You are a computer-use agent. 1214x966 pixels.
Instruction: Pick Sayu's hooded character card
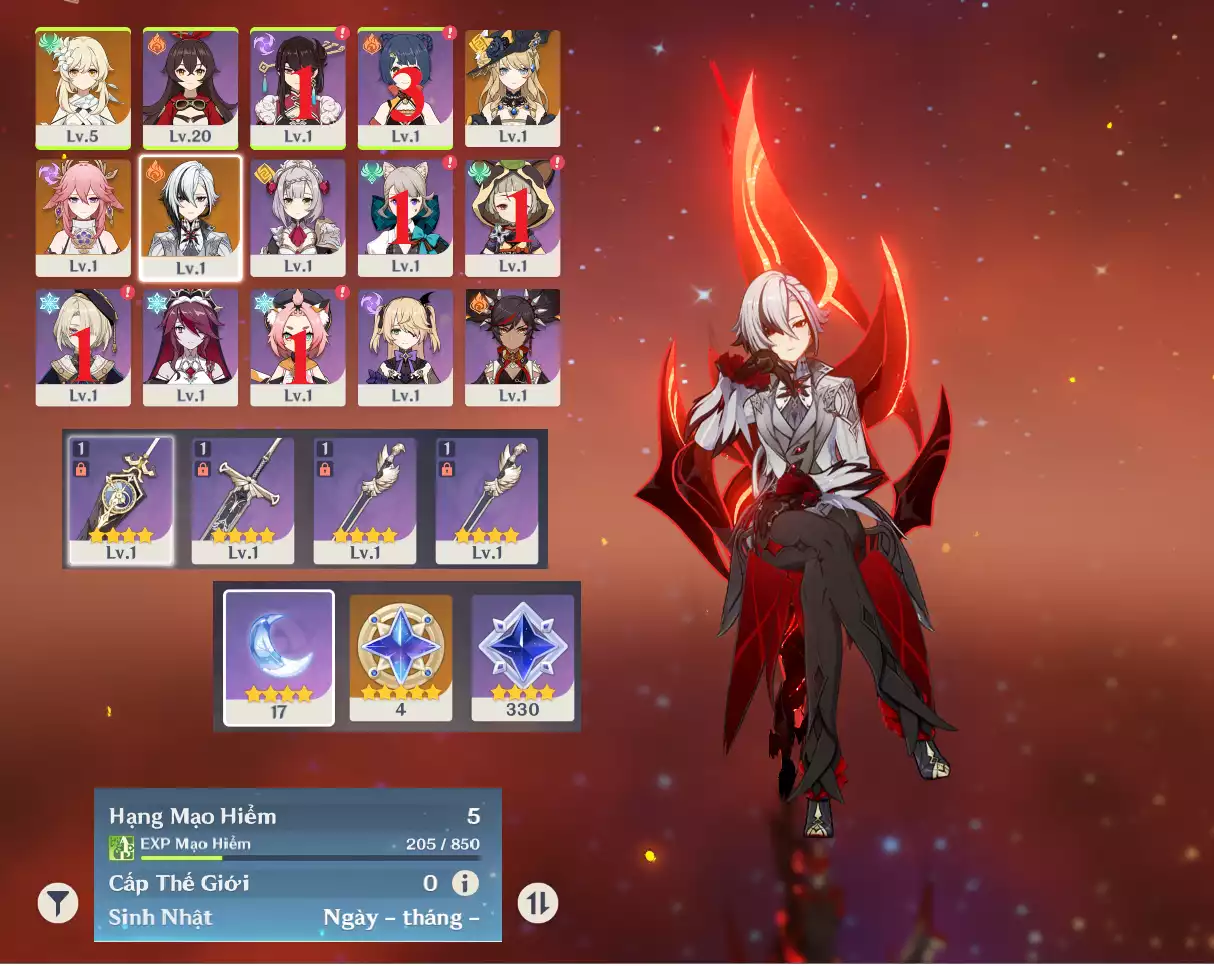coord(512,217)
